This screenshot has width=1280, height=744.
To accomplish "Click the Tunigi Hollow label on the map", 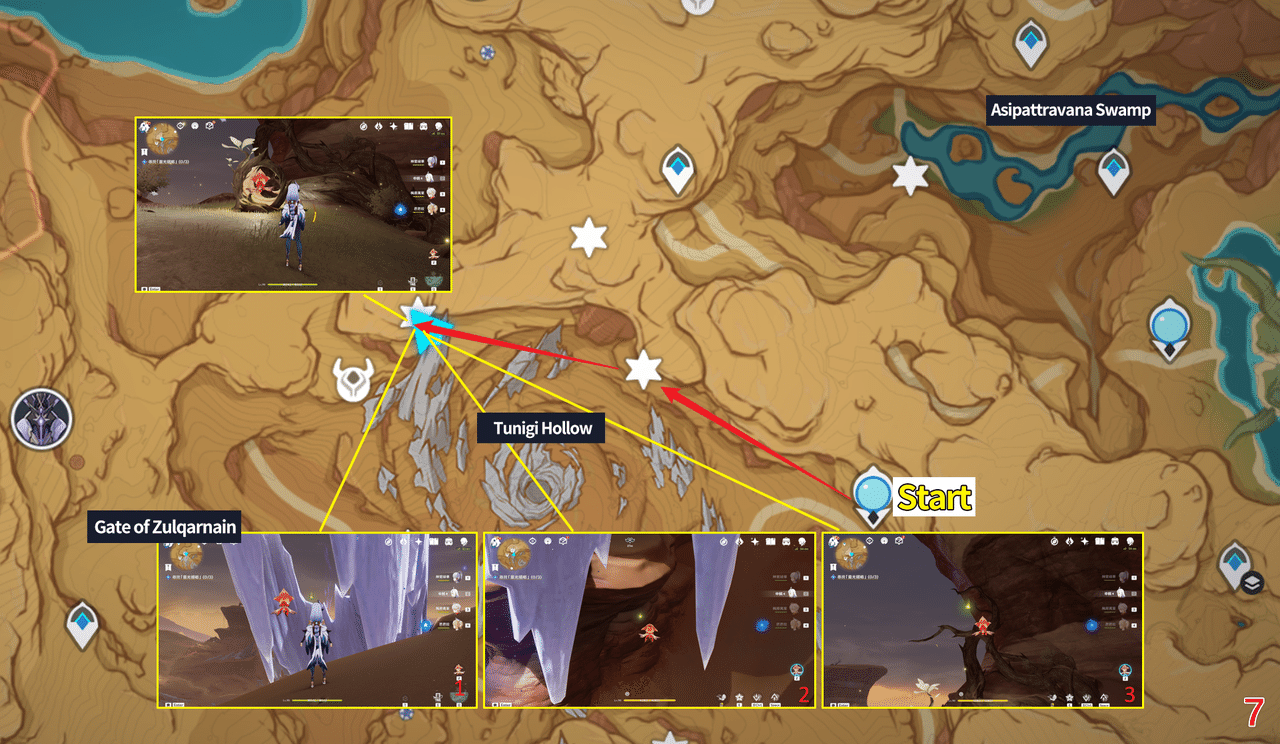I will [541, 428].
